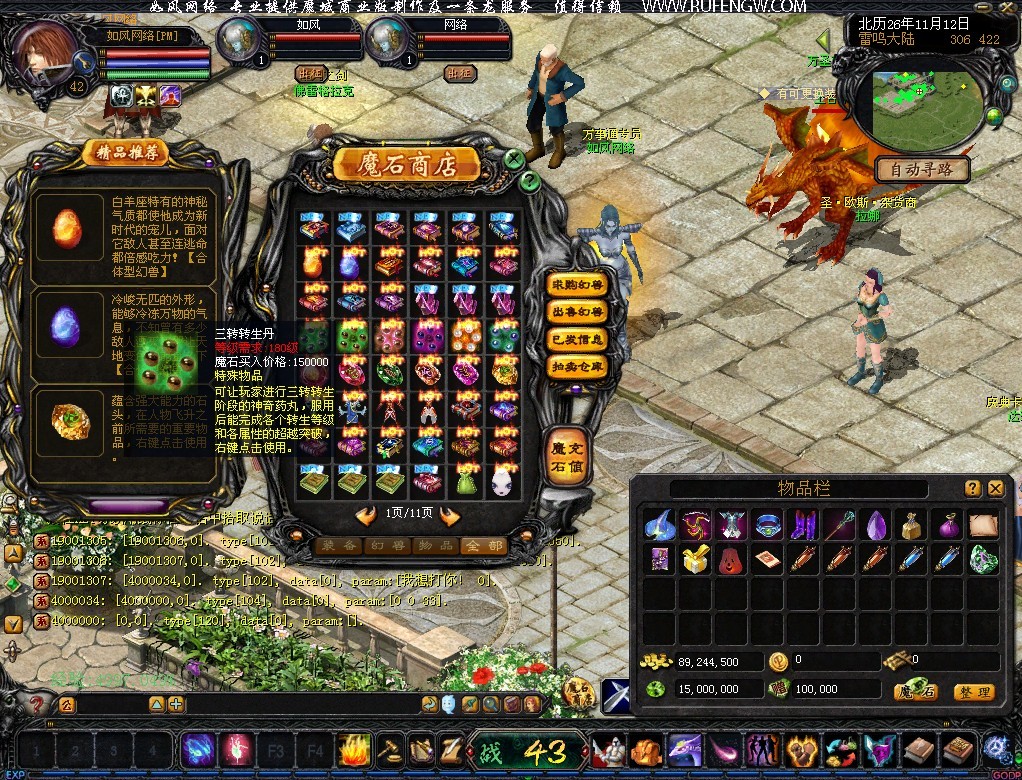Click the 魔石 button in inventory

(915, 691)
